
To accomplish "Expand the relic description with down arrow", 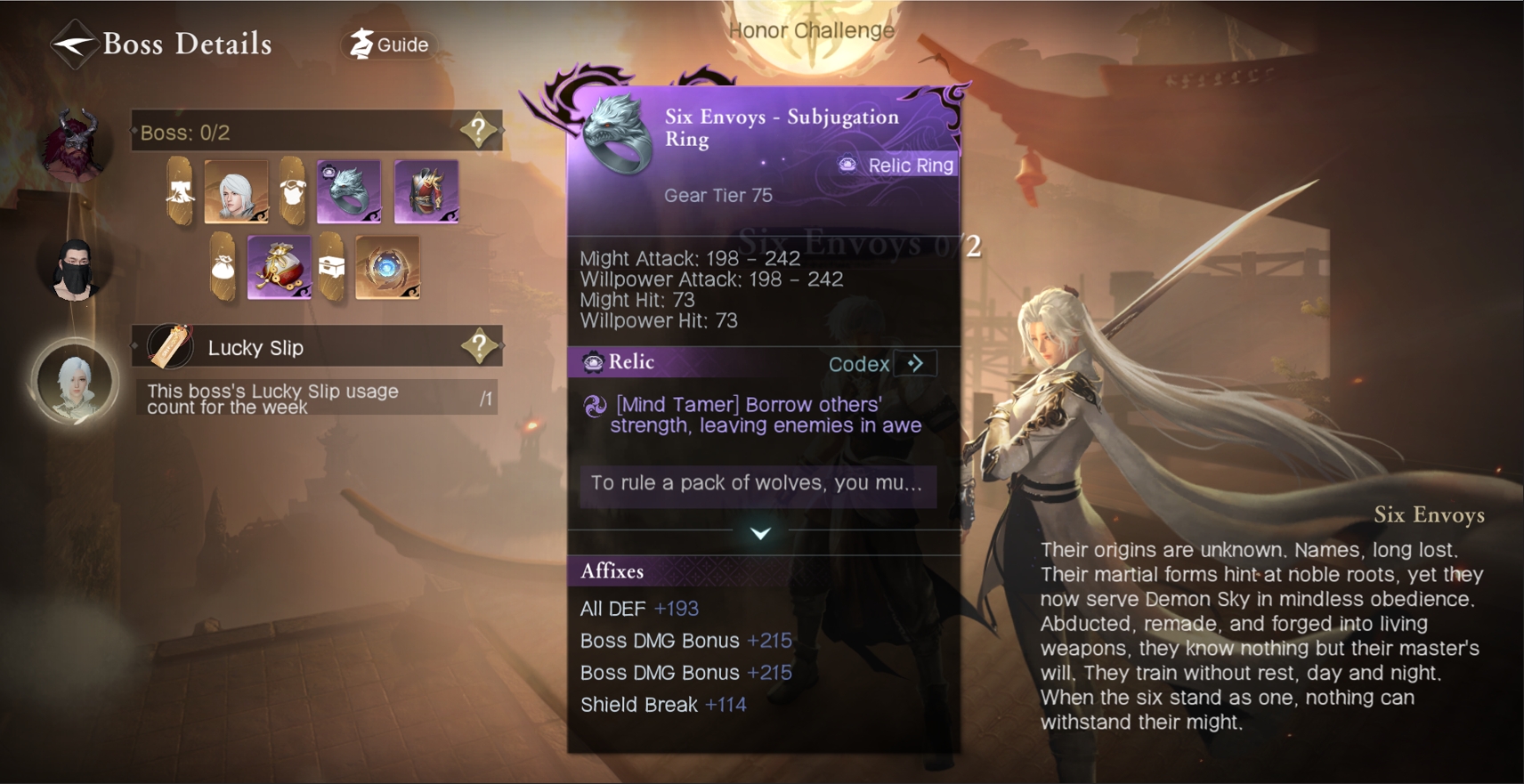I will tap(760, 533).
